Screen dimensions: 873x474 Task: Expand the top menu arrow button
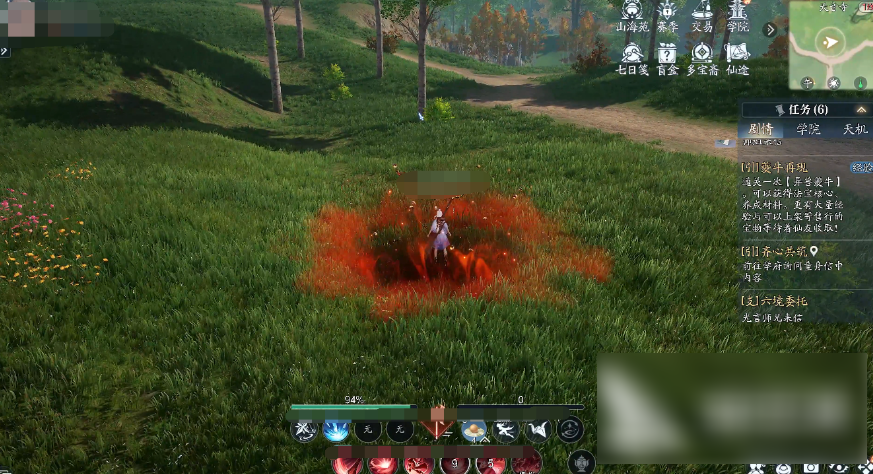tap(771, 30)
